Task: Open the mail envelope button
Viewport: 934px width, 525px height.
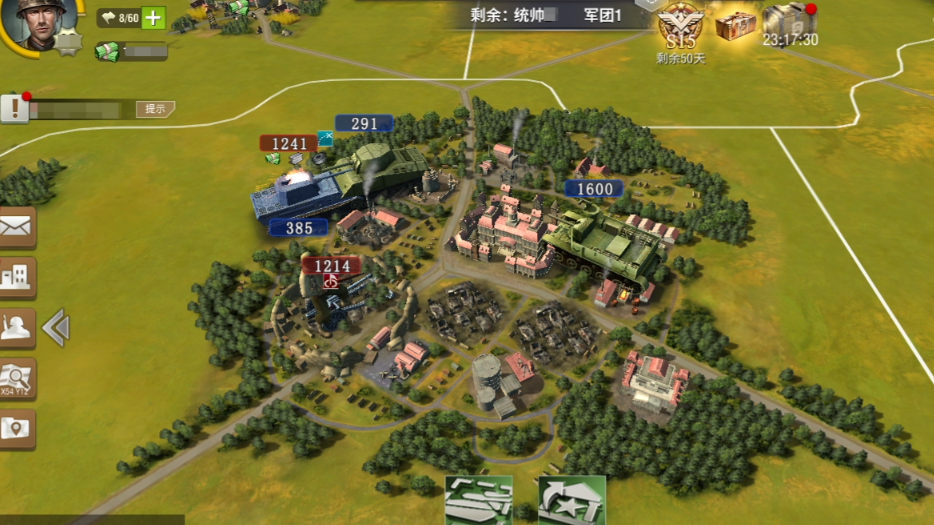Action: (x=17, y=228)
